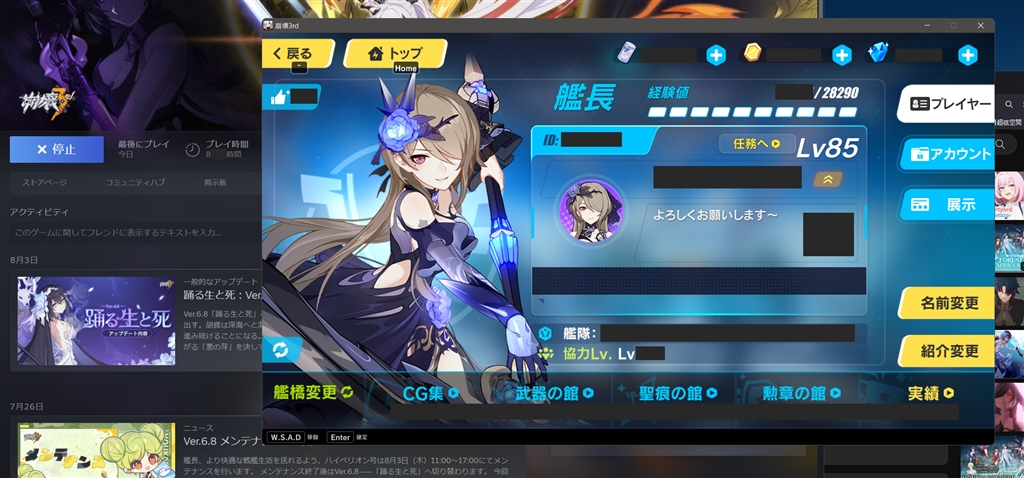The width and height of the screenshot is (1024, 478).
Task: Open the 聖痕の館 stigmata hall
Action: [680, 393]
